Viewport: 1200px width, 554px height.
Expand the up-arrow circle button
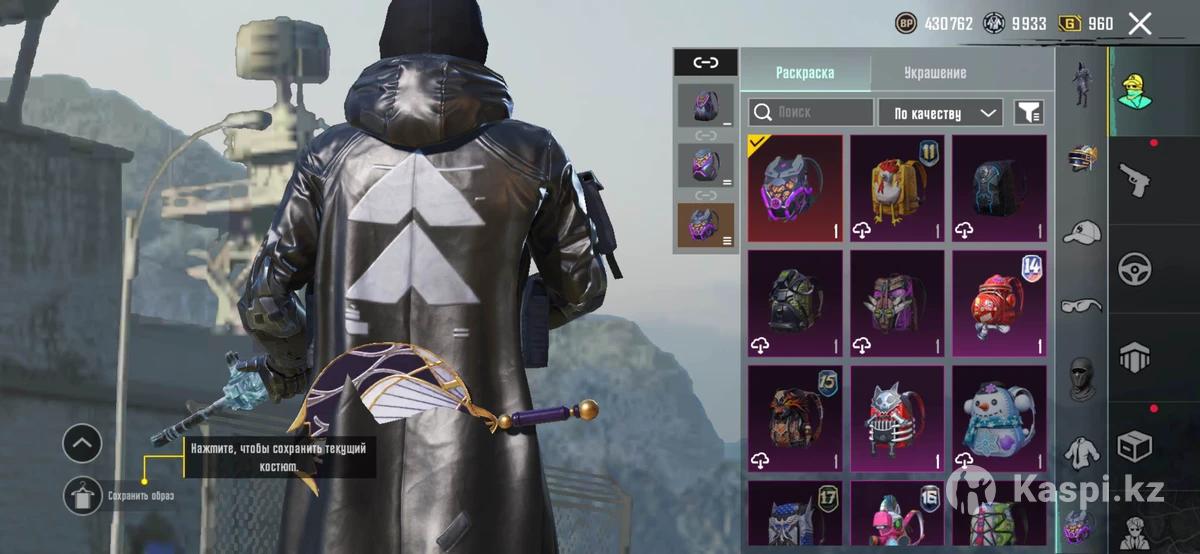pyautogui.click(x=82, y=442)
